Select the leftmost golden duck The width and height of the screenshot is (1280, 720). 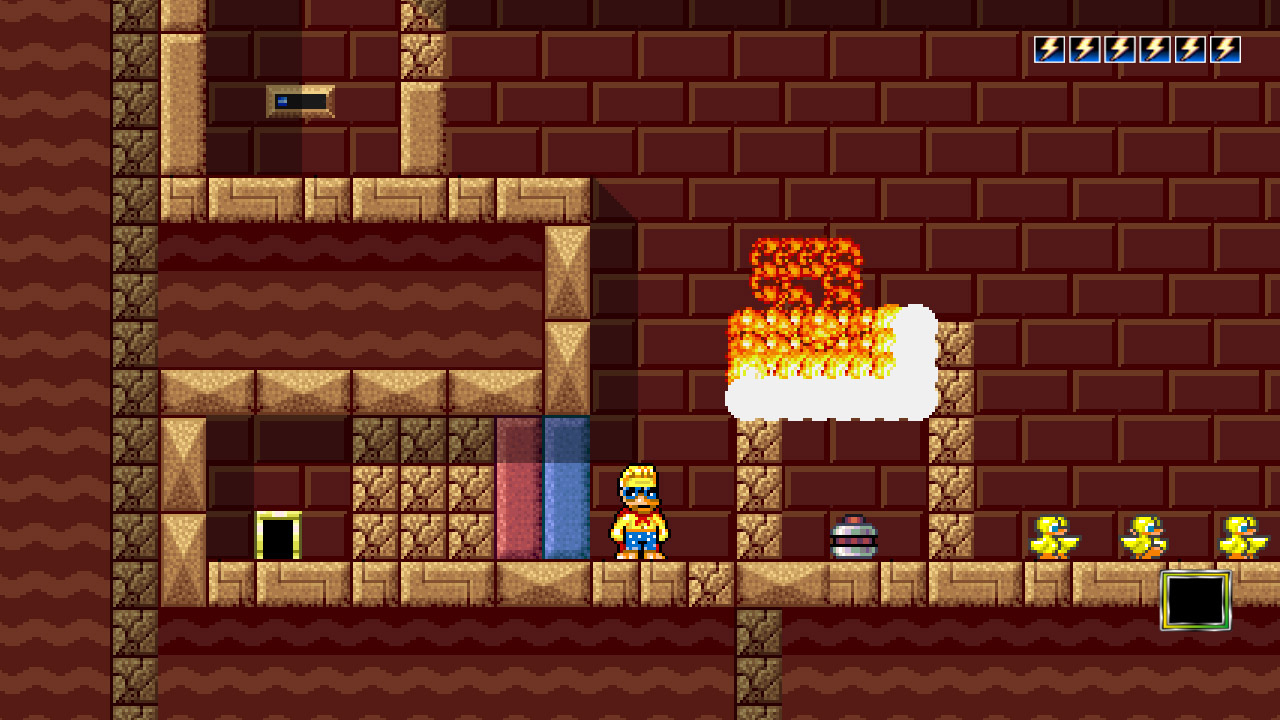tap(1053, 535)
